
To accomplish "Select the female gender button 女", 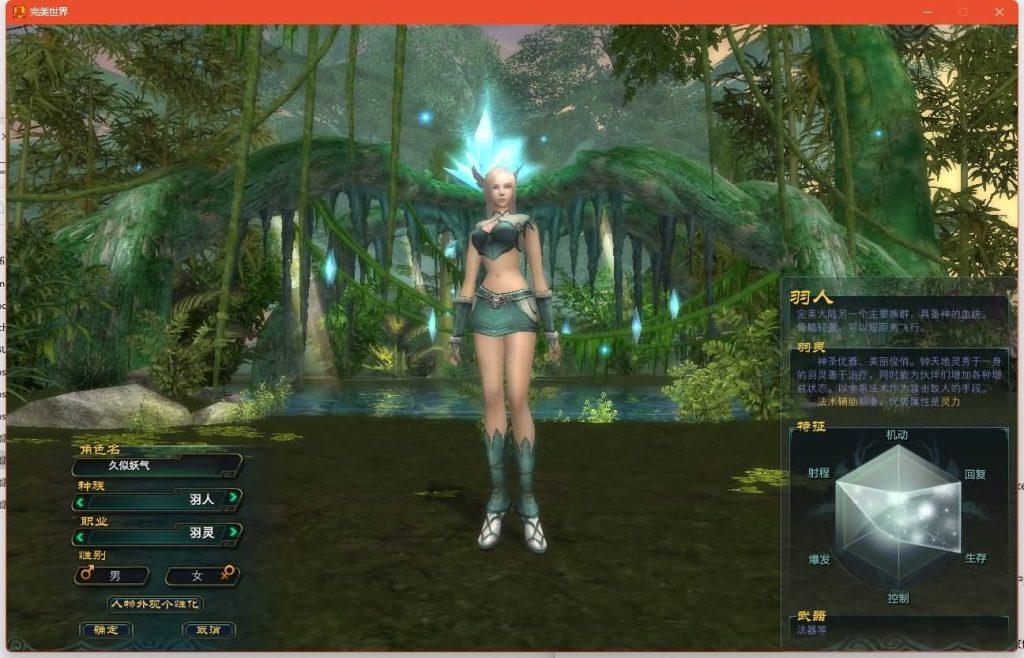I will coord(201,576).
